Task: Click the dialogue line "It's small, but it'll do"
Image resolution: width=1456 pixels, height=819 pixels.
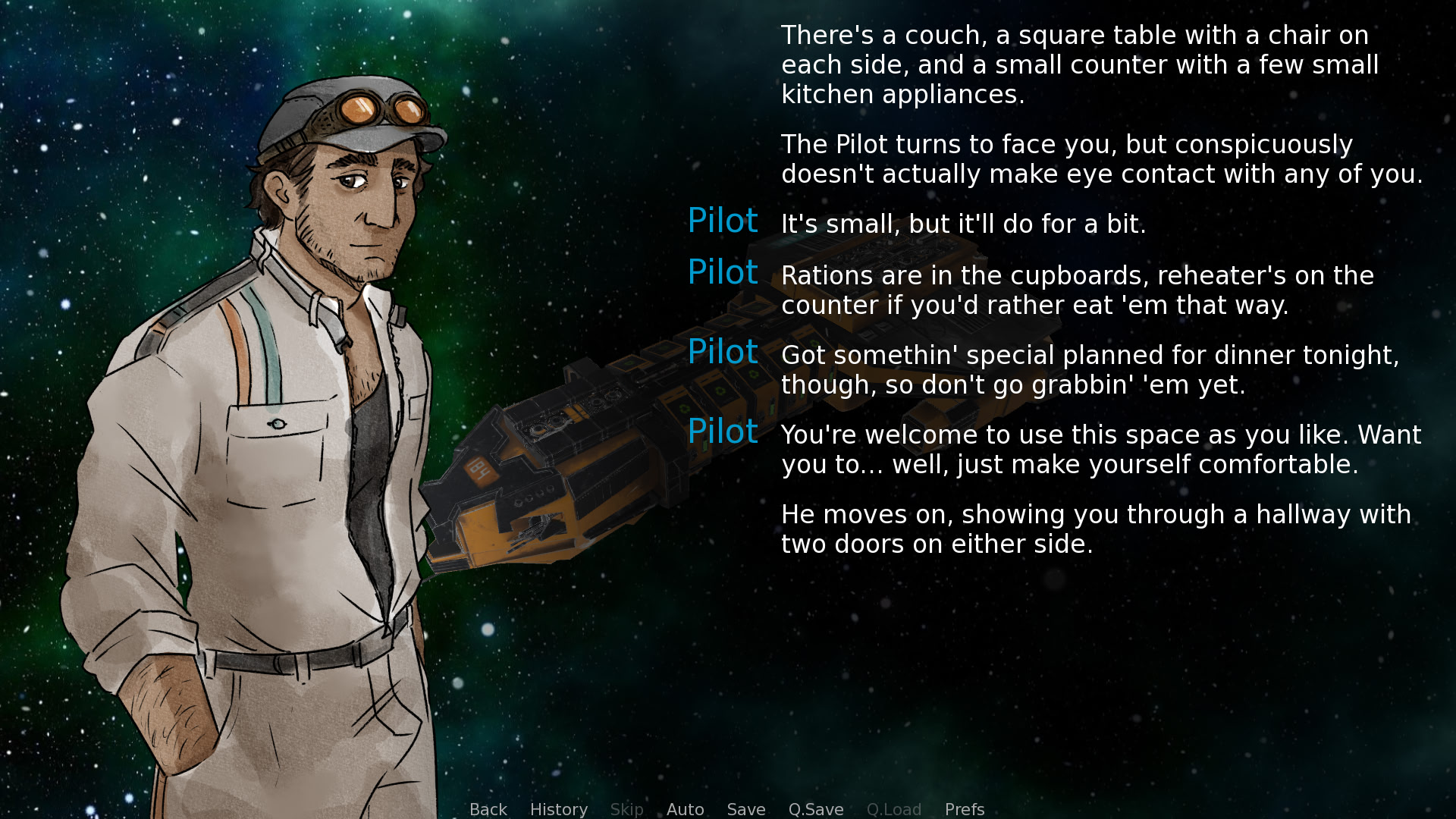Action: click(963, 224)
